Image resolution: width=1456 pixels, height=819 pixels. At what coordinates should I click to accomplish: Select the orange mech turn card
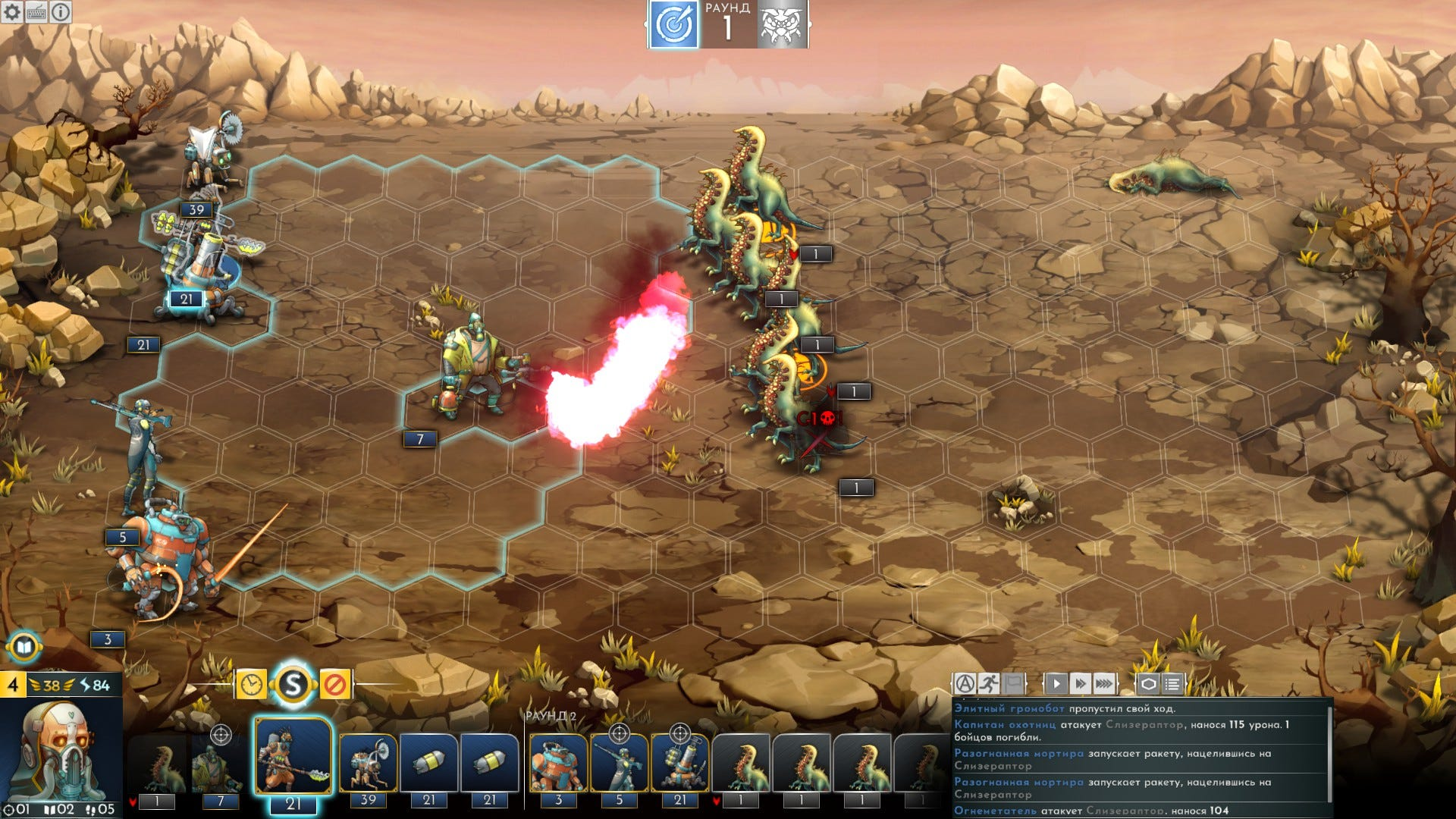558,764
